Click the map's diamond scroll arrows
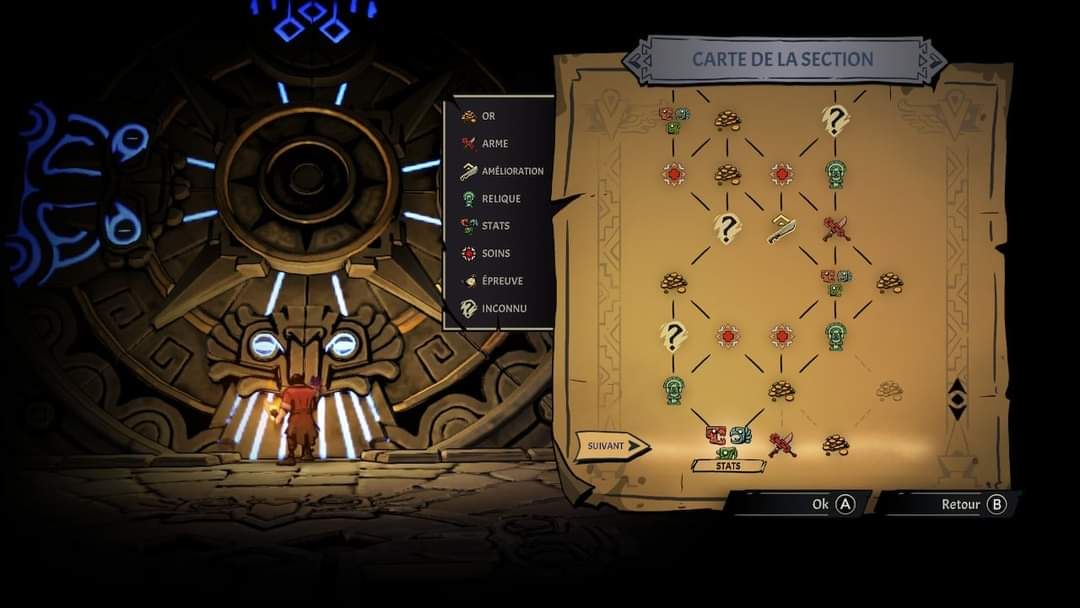The height and width of the screenshot is (608, 1080). coord(957,398)
